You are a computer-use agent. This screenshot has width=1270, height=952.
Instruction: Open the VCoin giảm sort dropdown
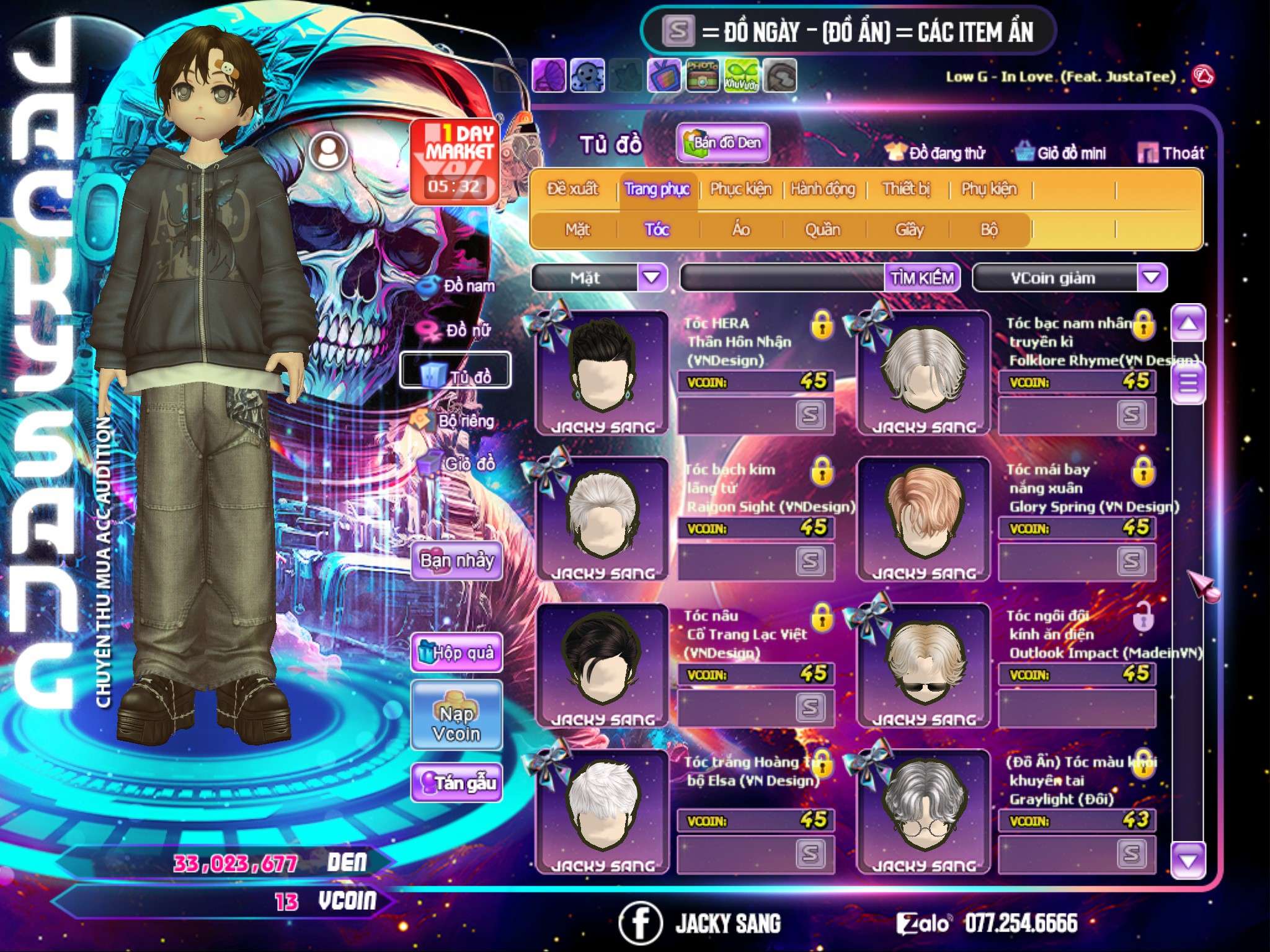pyautogui.click(x=1152, y=277)
